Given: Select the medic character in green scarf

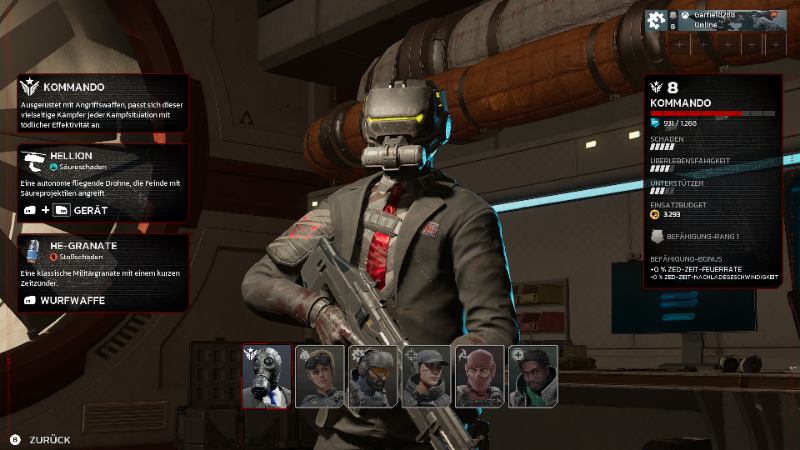Looking at the screenshot, I should point(533,376).
